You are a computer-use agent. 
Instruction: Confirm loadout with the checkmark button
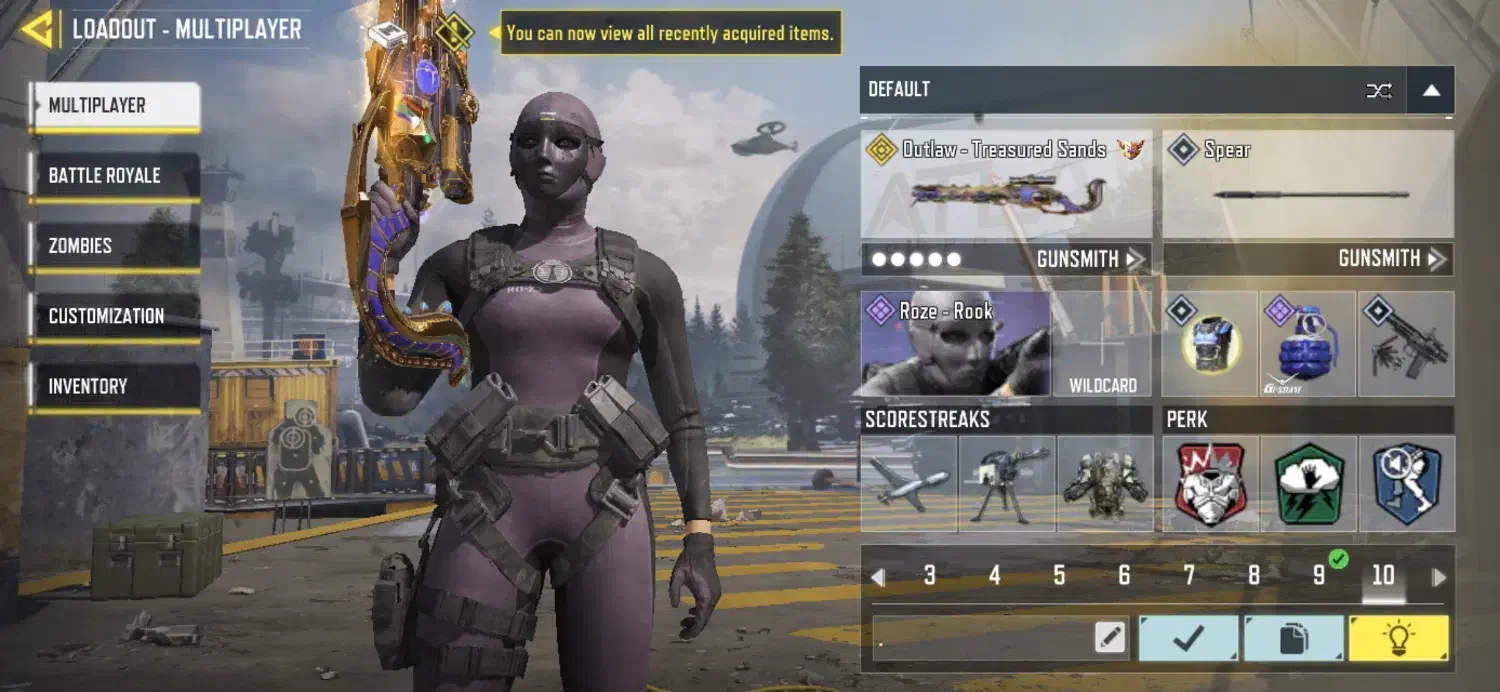click(x=1189, y=638)
